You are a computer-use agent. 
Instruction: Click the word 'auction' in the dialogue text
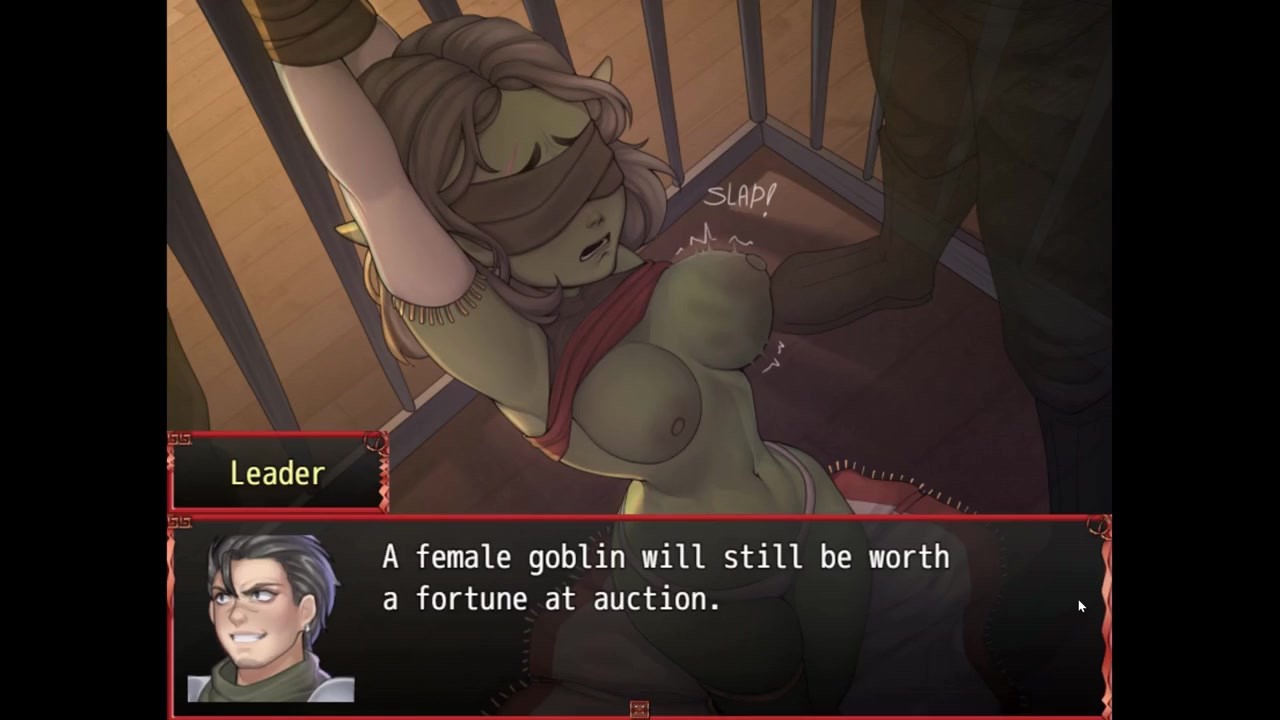(x=651, y=599)
